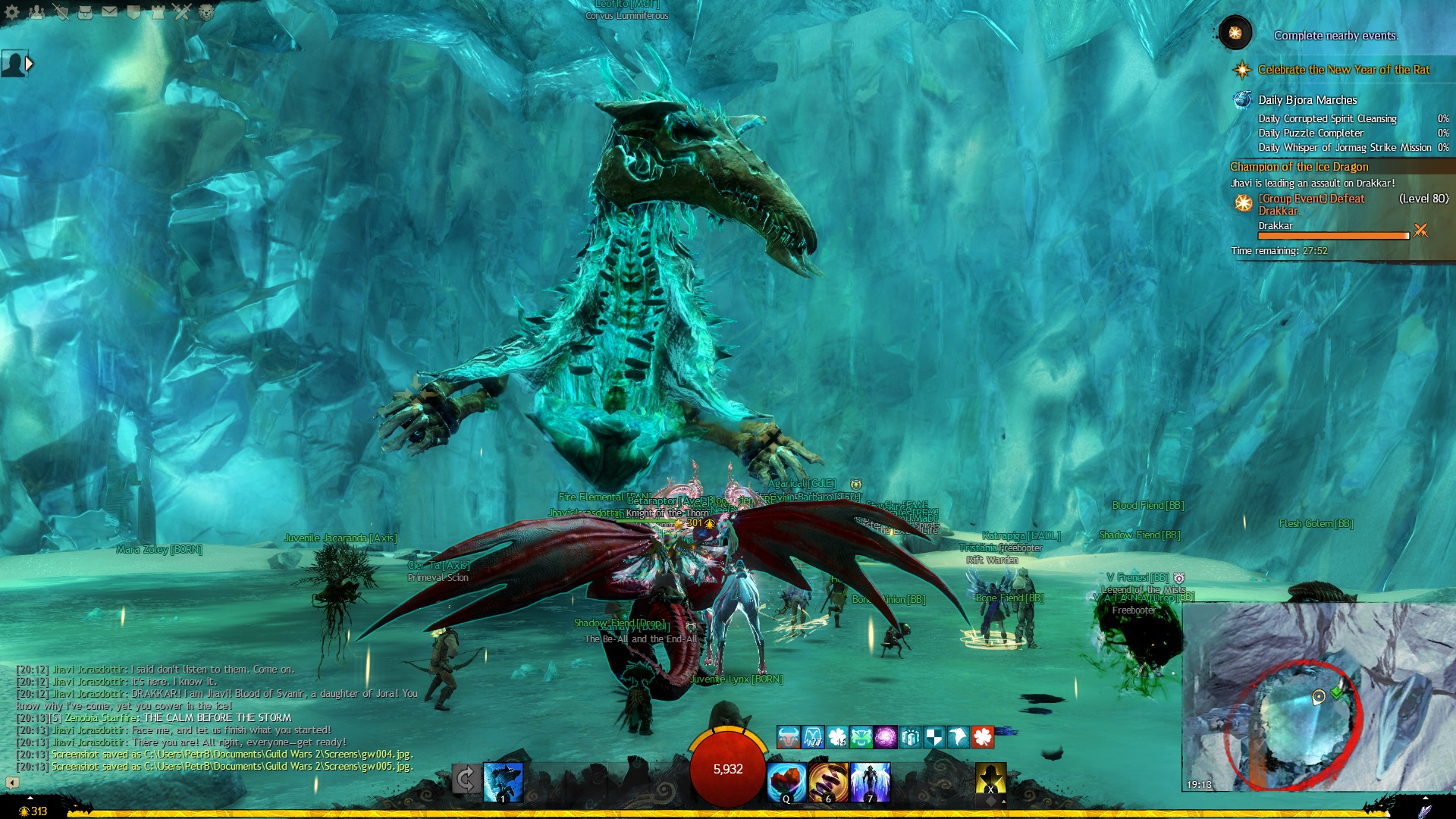Open the hero panel sword-and-shield icon
The width and height of the screenshot is (1456, 819).
point(61,12)
